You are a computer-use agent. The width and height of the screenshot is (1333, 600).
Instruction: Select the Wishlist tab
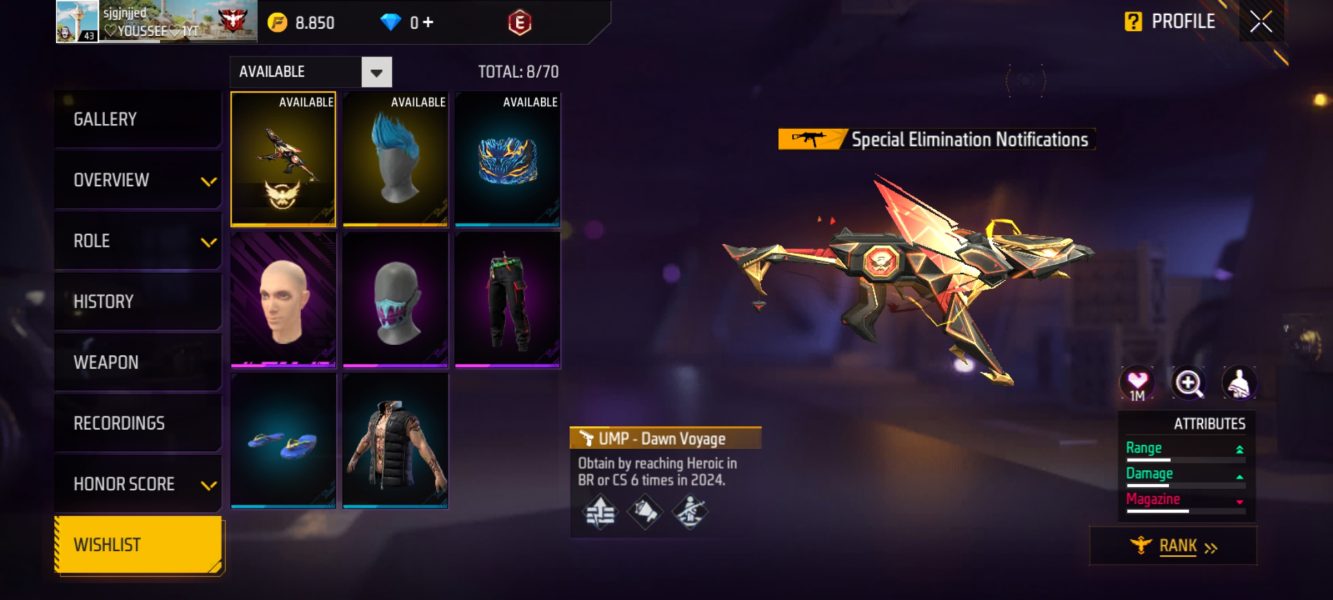pos(139,545)
